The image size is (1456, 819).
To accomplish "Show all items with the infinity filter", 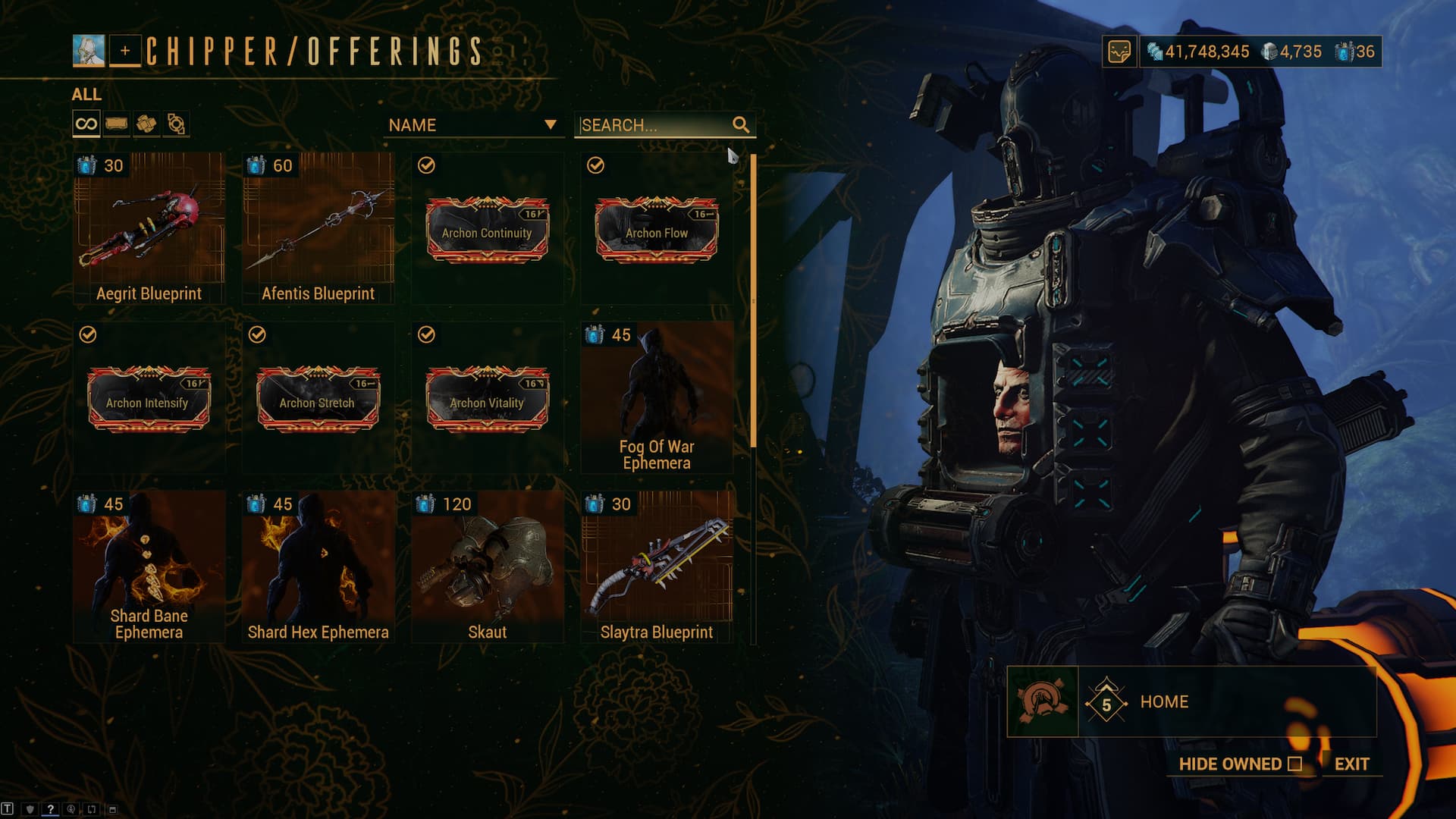I will click(86, 124).
